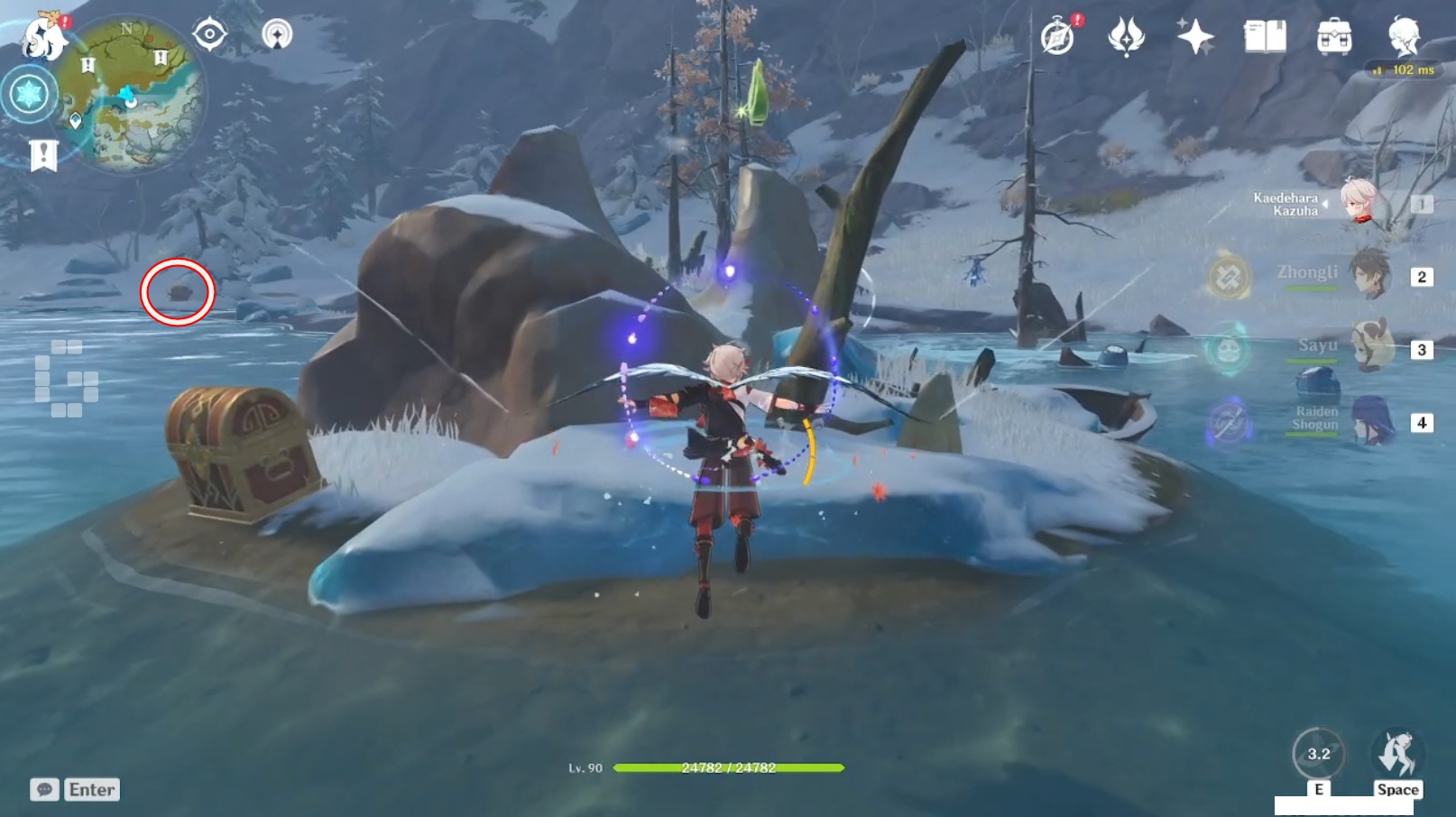The height and width of the screenshot is (817, 1456).
Task: Switch to Zhongli in the party list
Action: (1368, 275)
